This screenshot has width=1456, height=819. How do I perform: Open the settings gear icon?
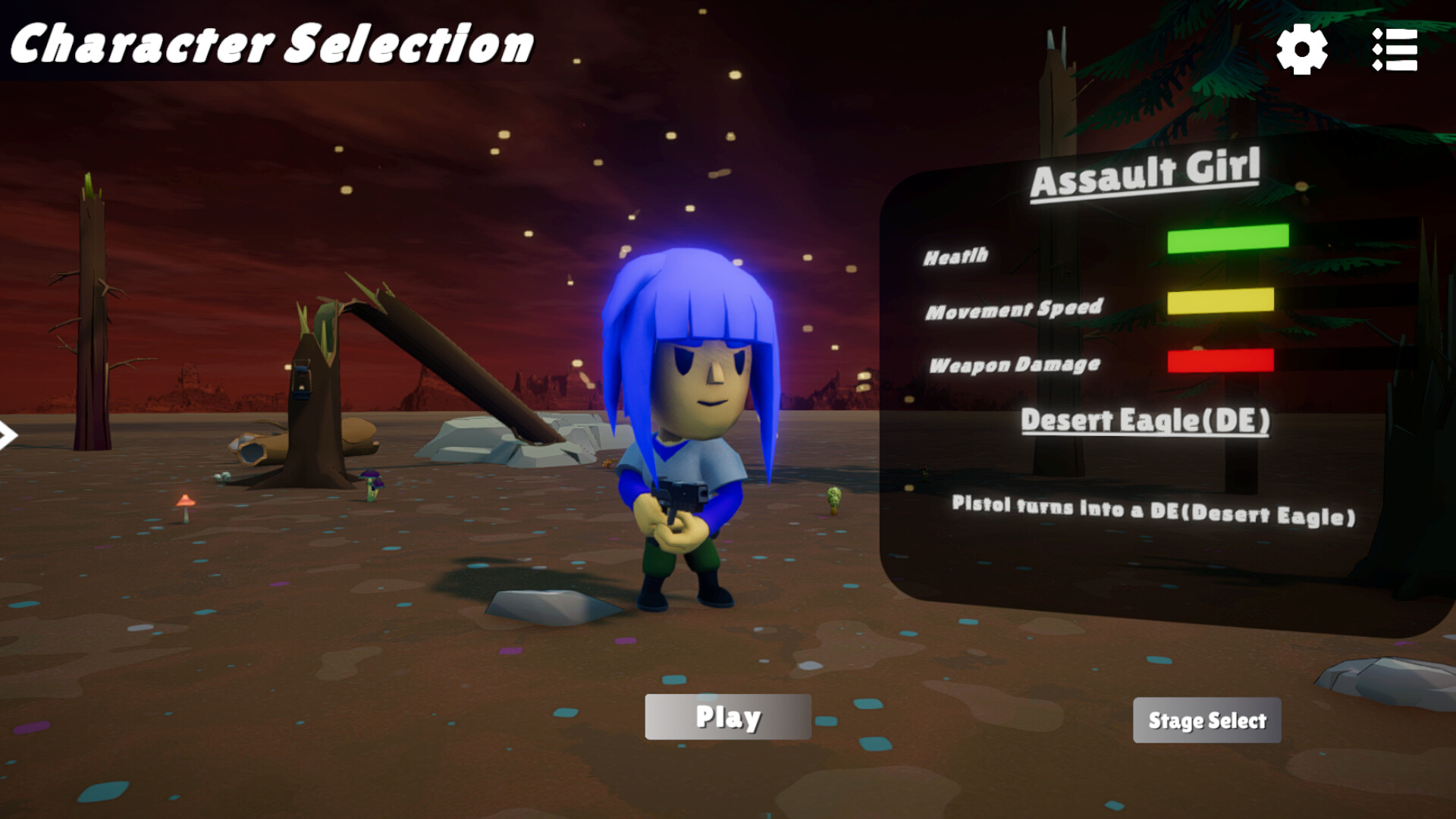pyautogui.click(x=1302, y=49)
